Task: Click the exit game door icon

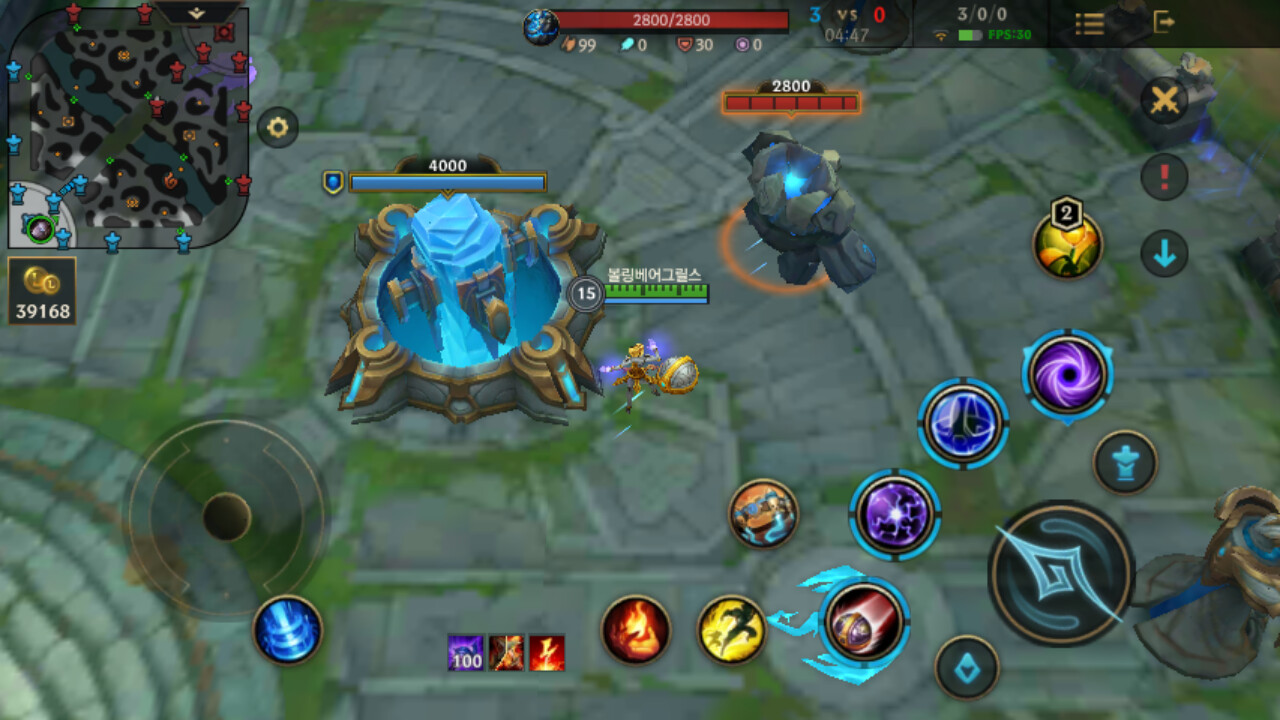Action: [x=1164, y=22]
